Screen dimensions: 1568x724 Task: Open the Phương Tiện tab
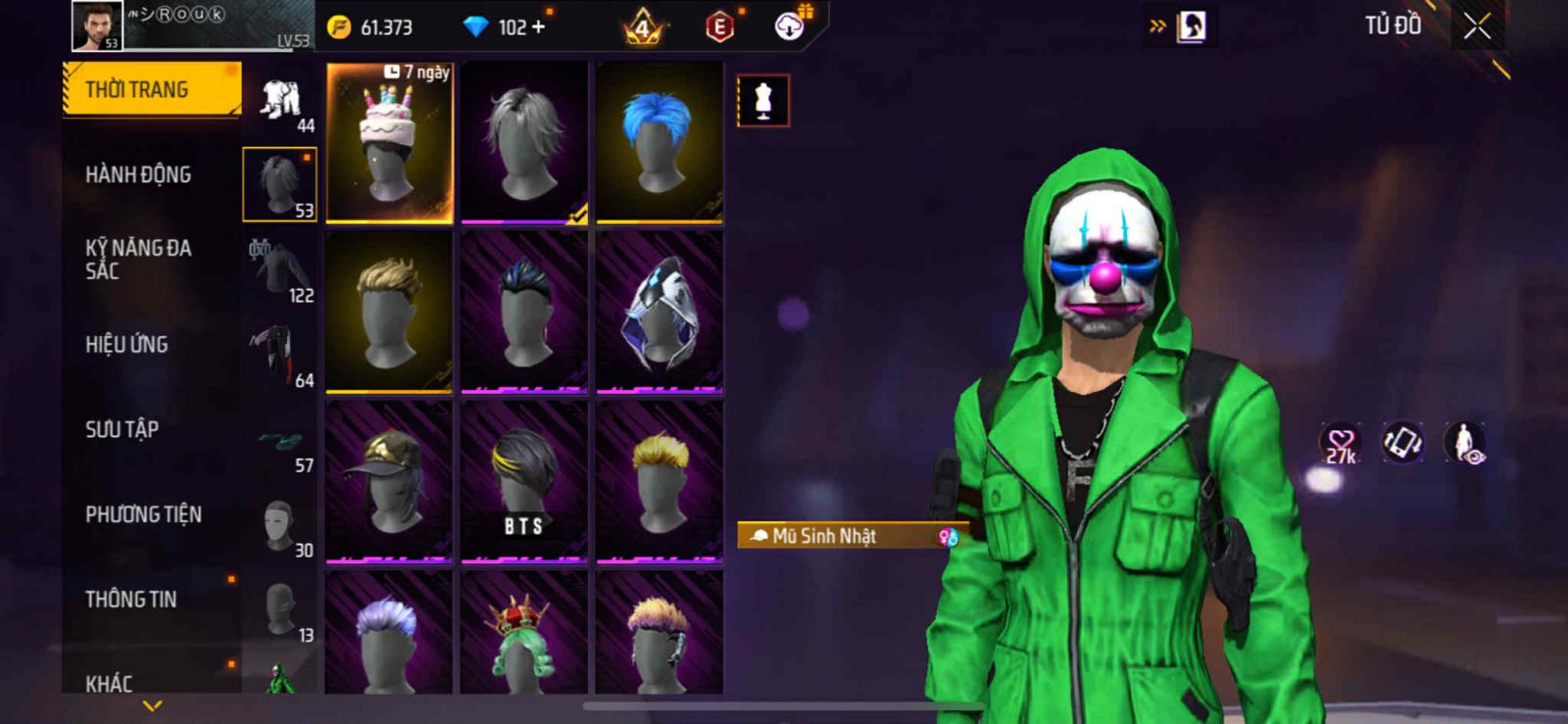(x=143, y=514)
